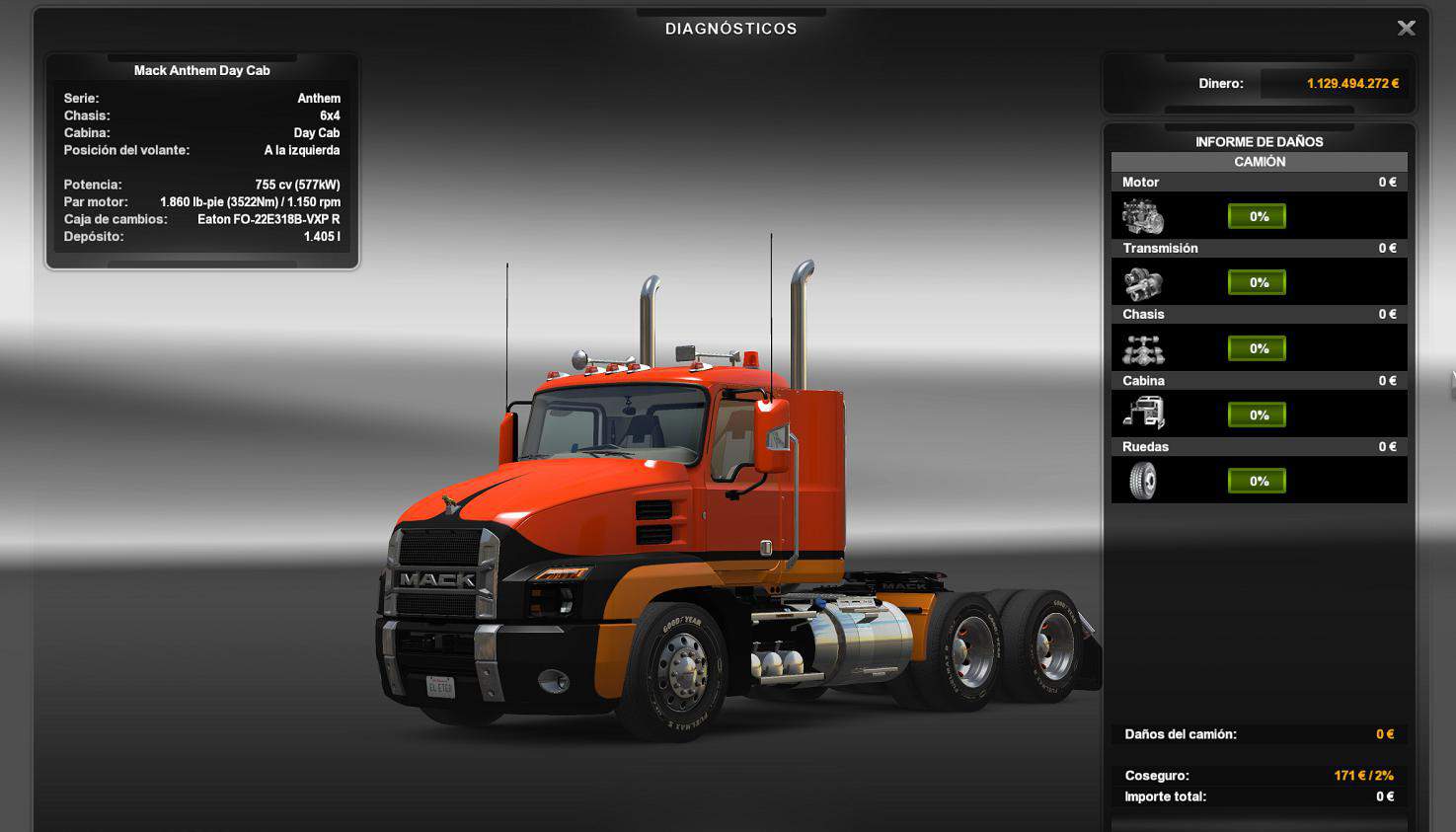This screenshot has height=832, width=1456.
Task: Select the Chasis damage icon
Action: coord(1143,349)
